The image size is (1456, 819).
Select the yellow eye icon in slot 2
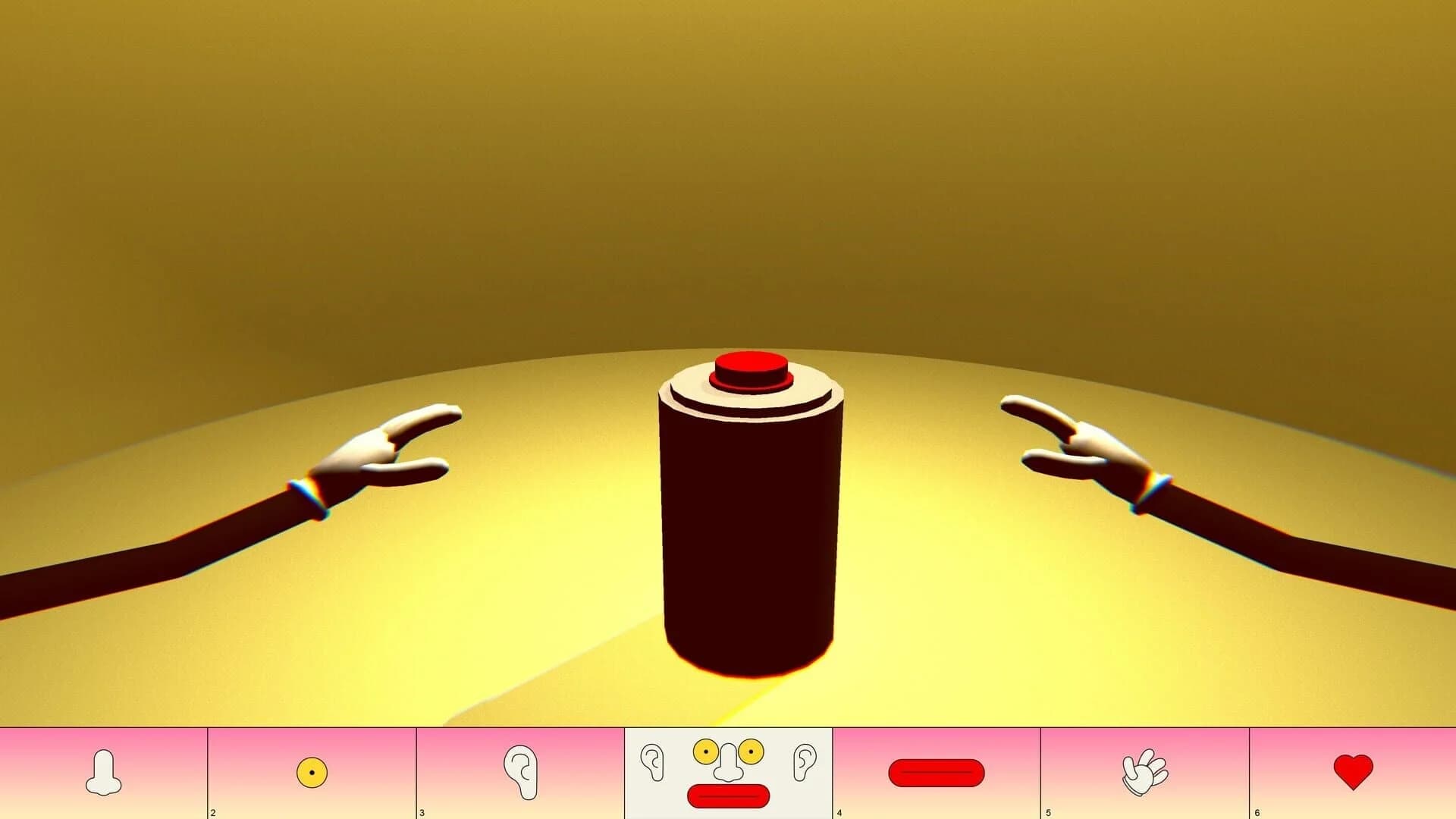(312, 772)
